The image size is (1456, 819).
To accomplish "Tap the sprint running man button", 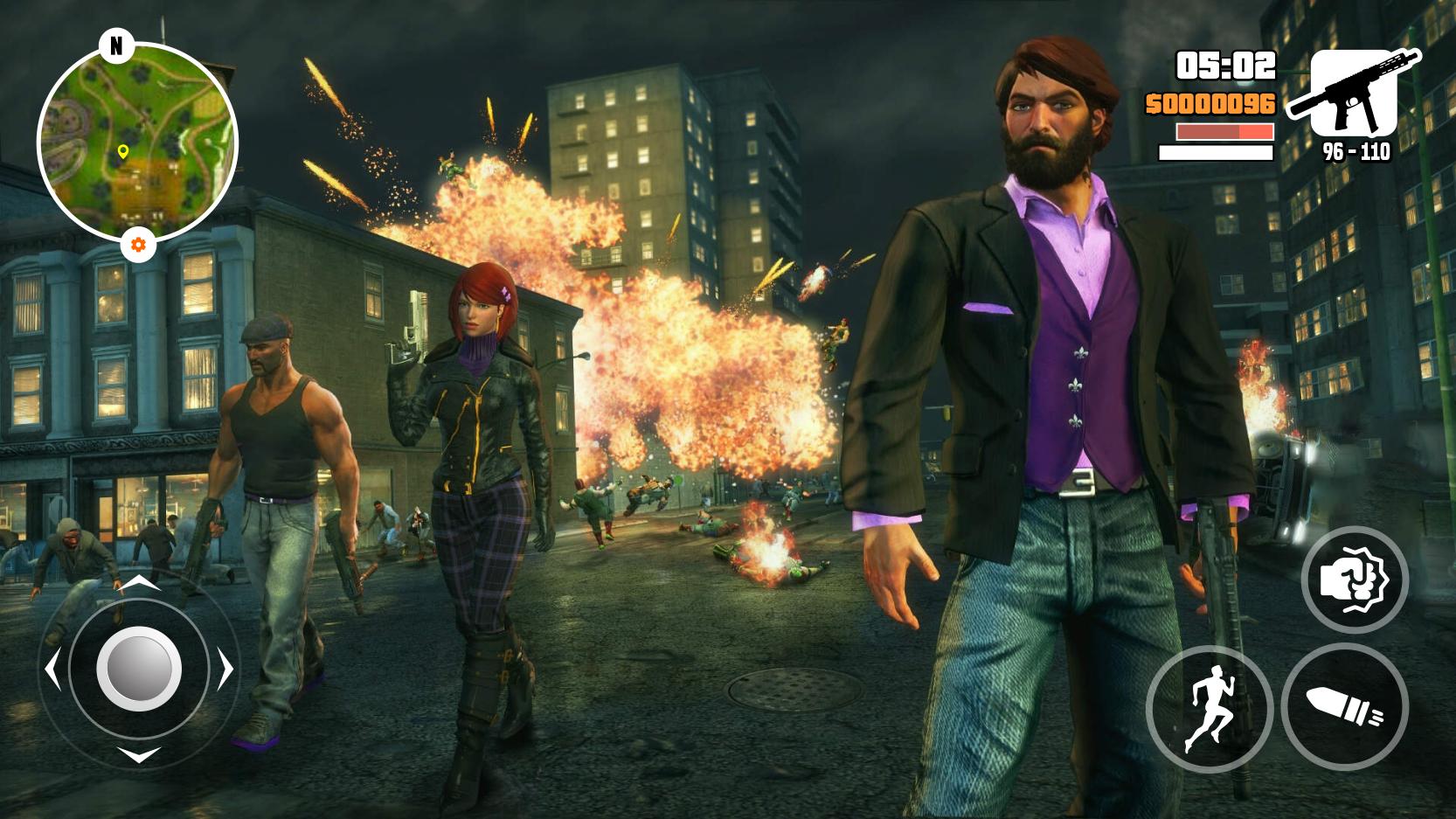I will [1209, 708].
